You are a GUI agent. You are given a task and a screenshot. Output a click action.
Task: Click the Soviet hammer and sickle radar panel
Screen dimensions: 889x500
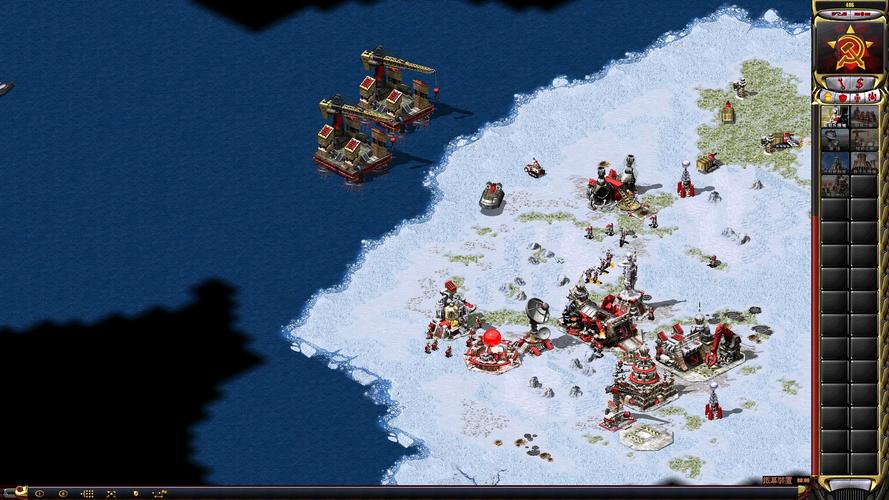[x=849, y=47]
